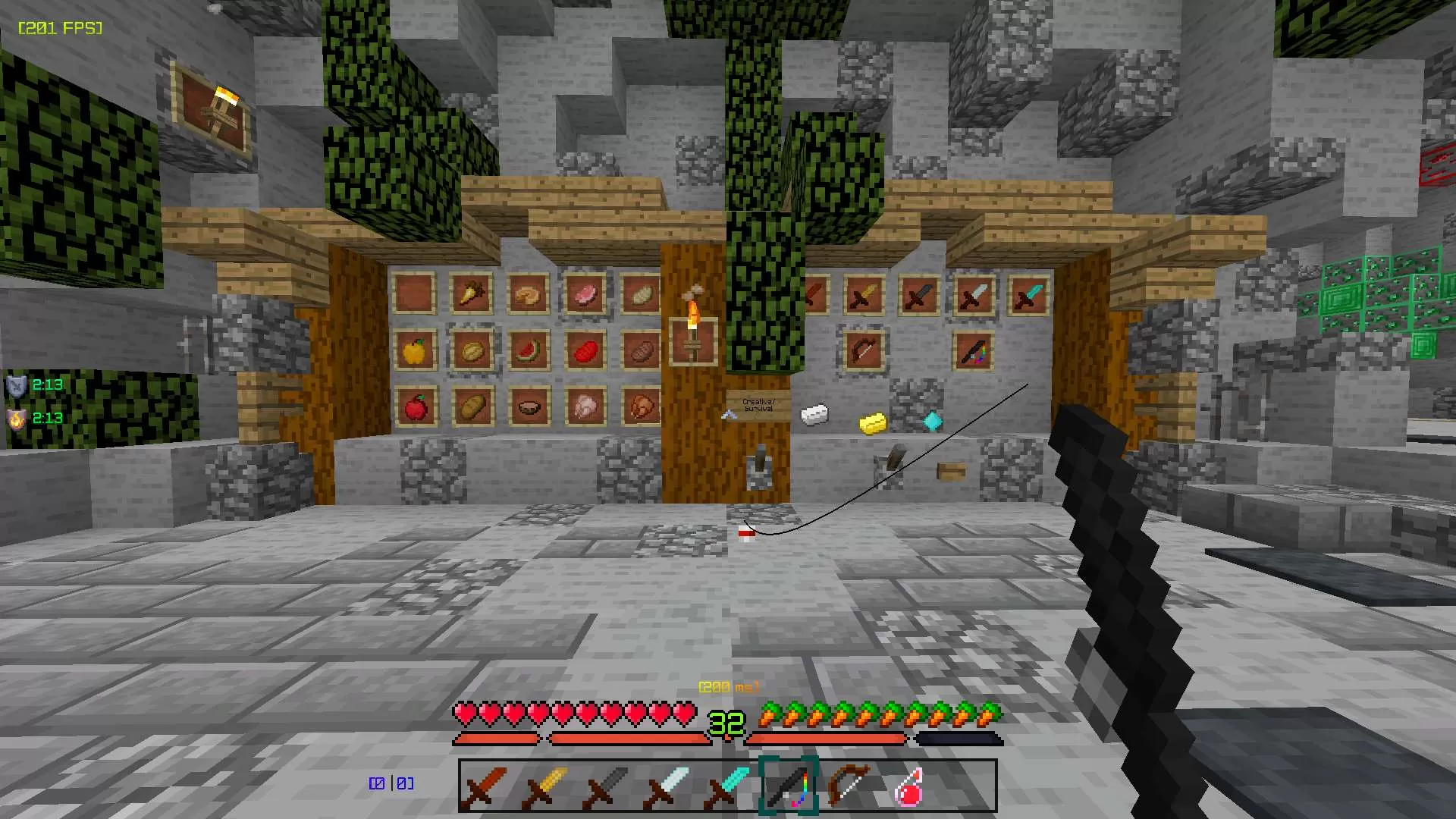The height and width of the screenshot is (819, 1456).
Task: Select the rainbow fishing rod hotbar slot
Action: point(789,786)
